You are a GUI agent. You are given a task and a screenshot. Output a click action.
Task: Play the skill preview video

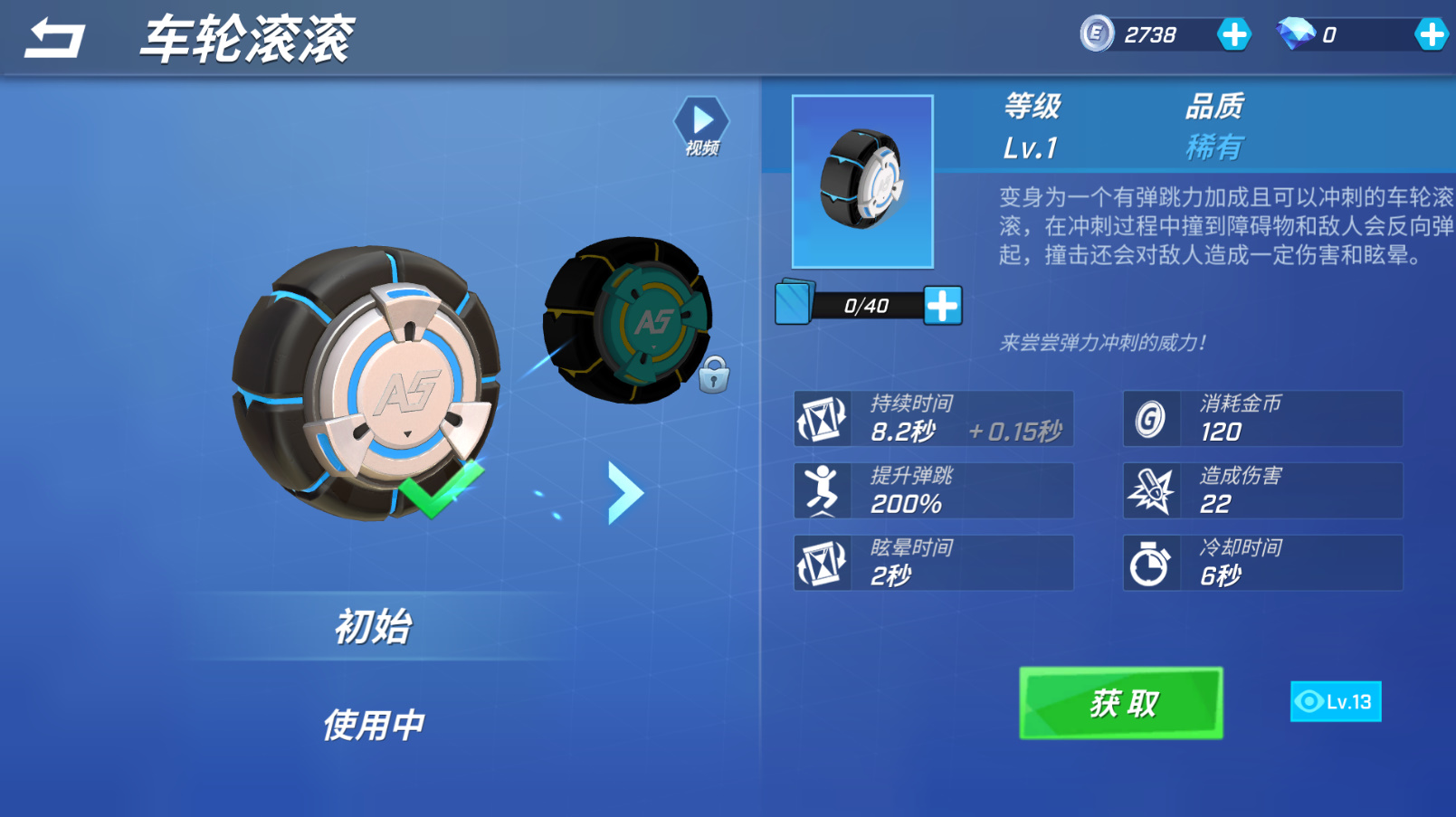[x=701, y=126]
